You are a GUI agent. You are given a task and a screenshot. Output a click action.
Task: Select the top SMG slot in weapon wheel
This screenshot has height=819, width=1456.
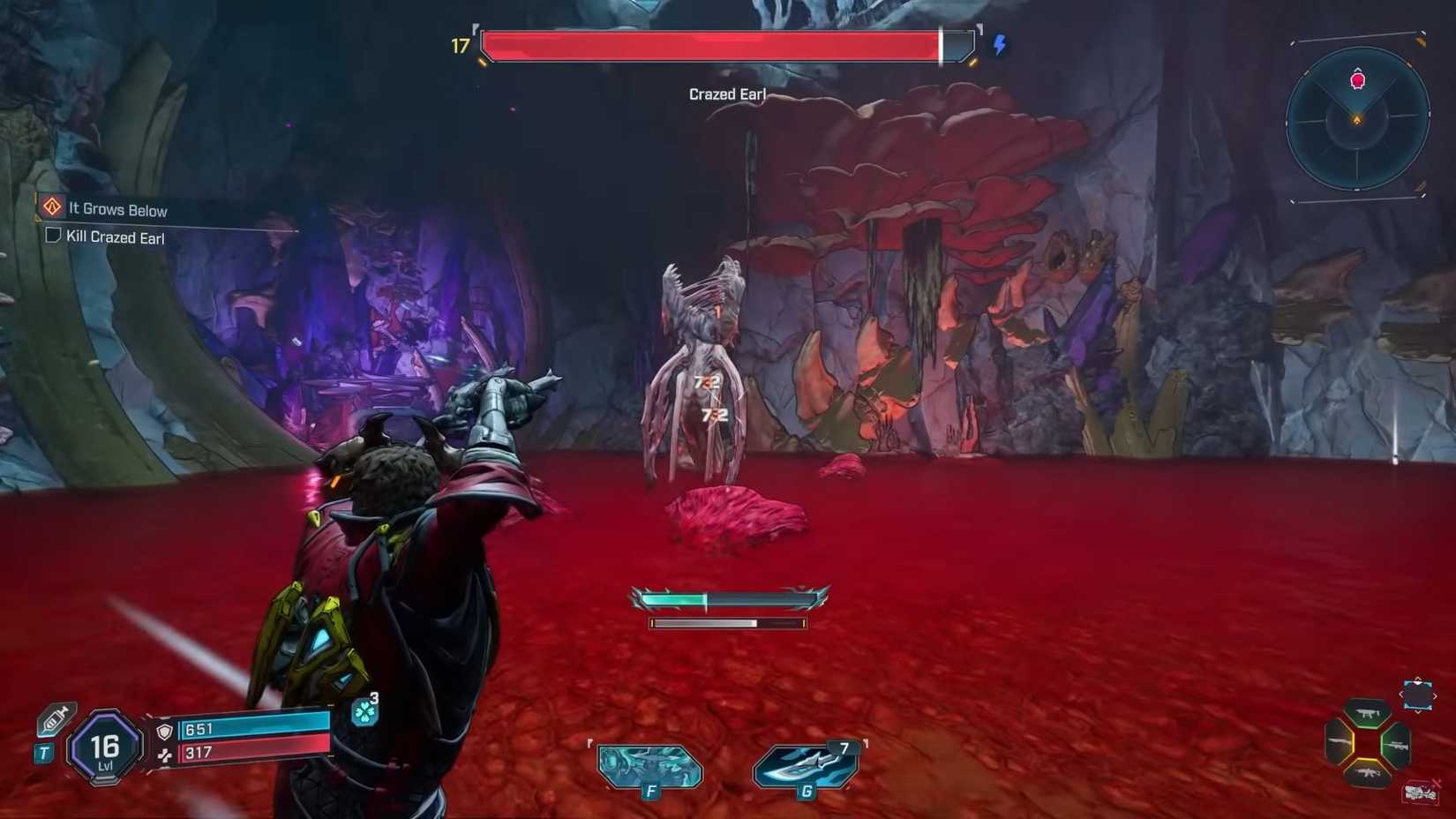1369,713
